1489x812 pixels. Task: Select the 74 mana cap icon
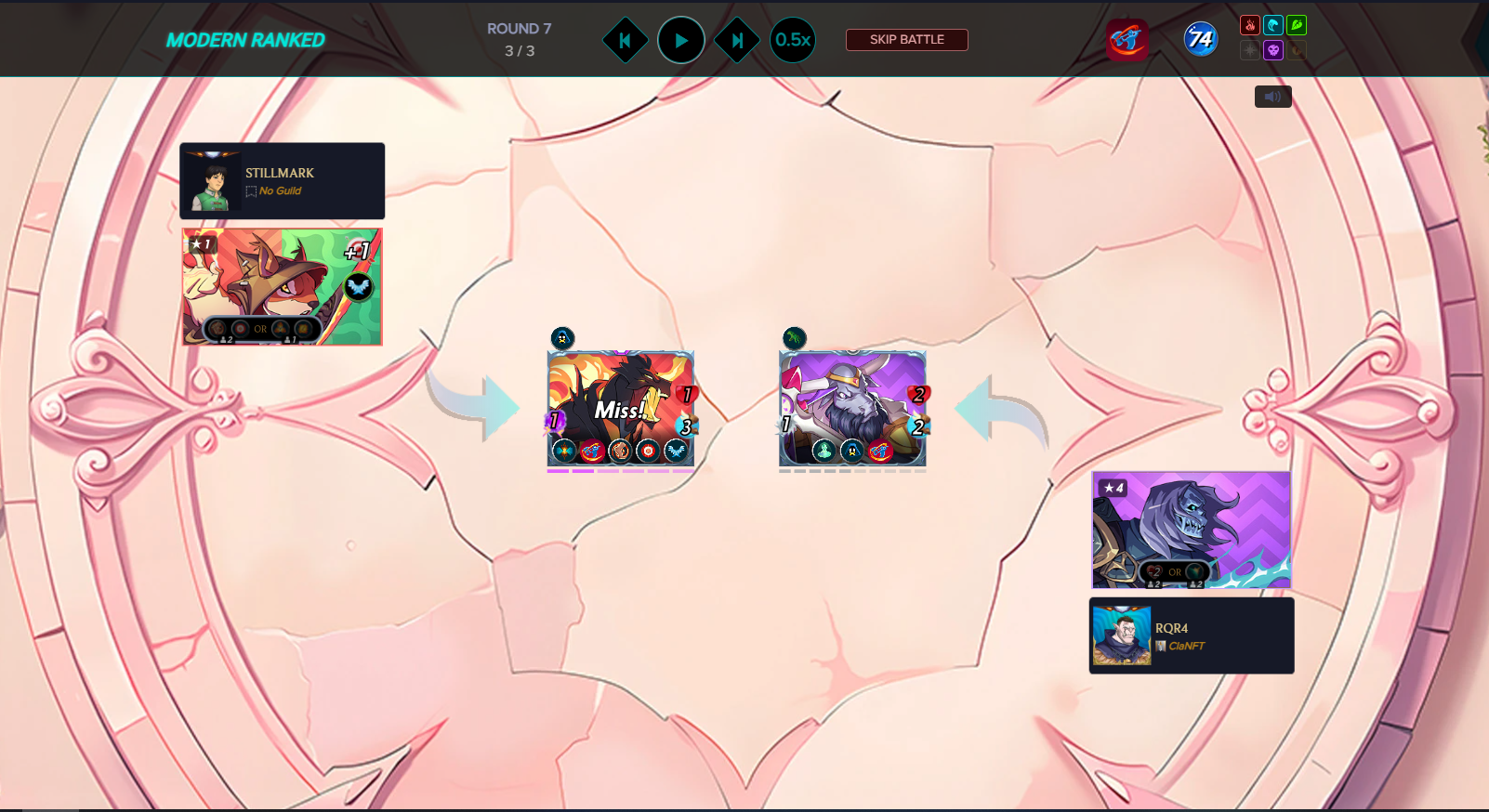coord(1200,39)
